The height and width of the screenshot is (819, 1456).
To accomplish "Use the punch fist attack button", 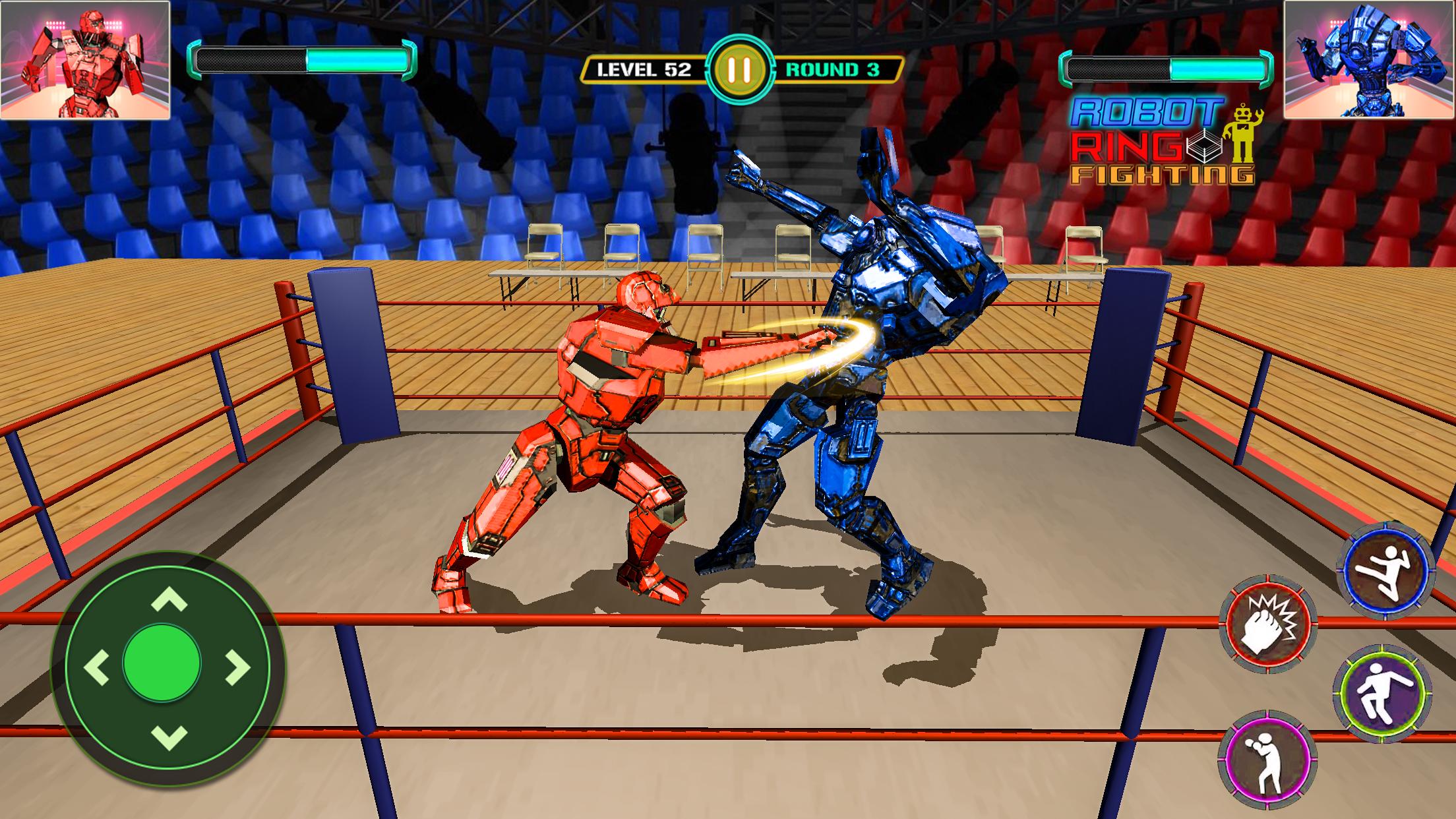I will click(1267, 624).
